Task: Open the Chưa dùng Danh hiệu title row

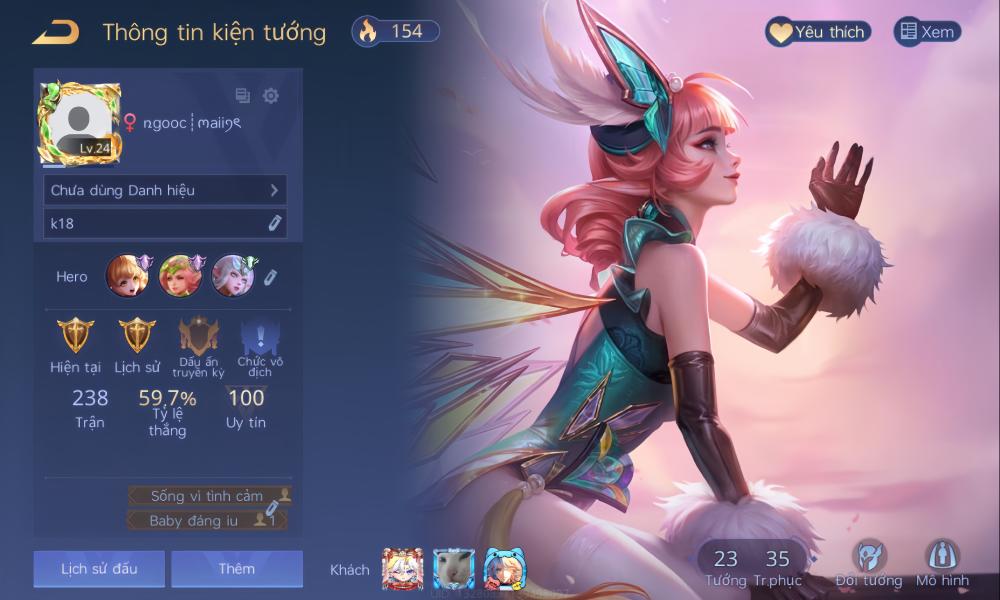Action: point(165,190)
